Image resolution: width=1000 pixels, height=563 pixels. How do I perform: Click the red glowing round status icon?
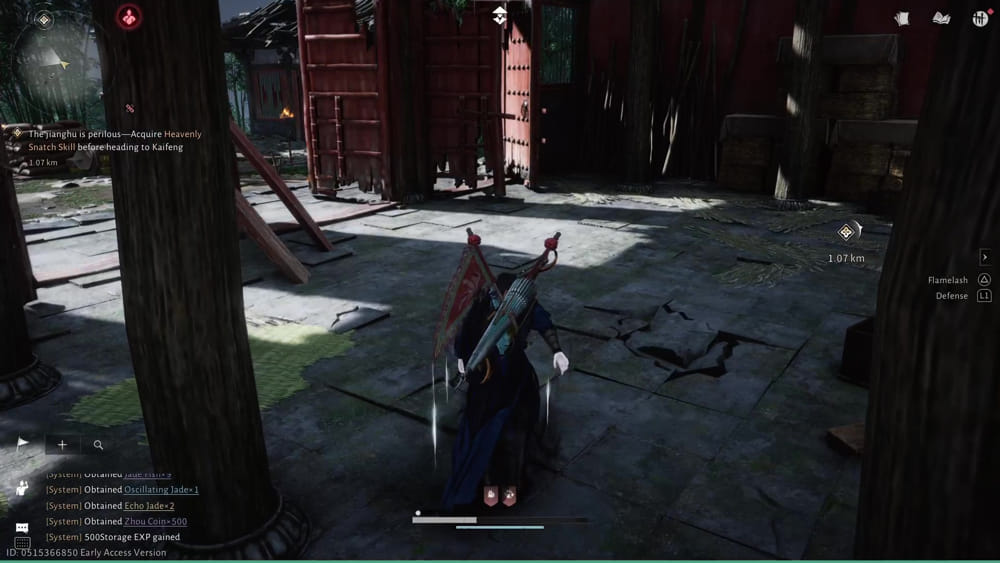click(x=129, y=17)
